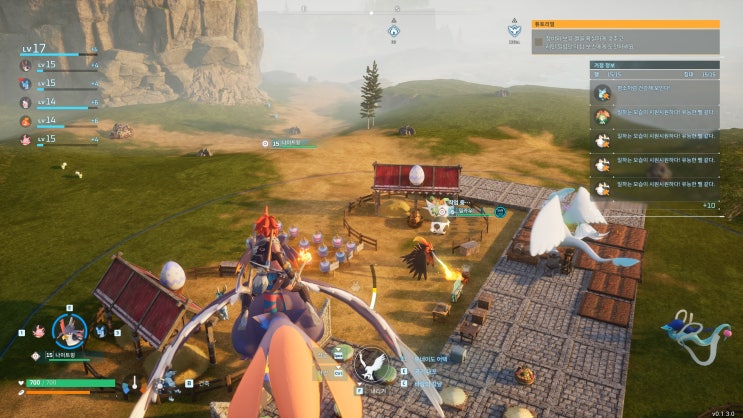Select the active bird Pal portrait
The height and width of the screenshot is (418, 743).
69,329
